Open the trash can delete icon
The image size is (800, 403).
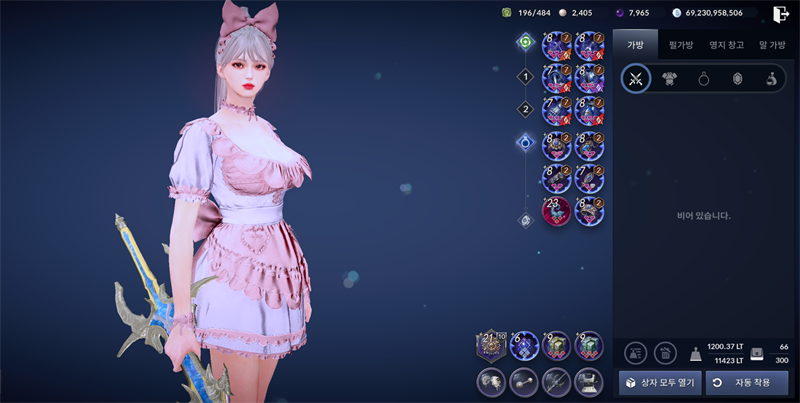(665, 352)
